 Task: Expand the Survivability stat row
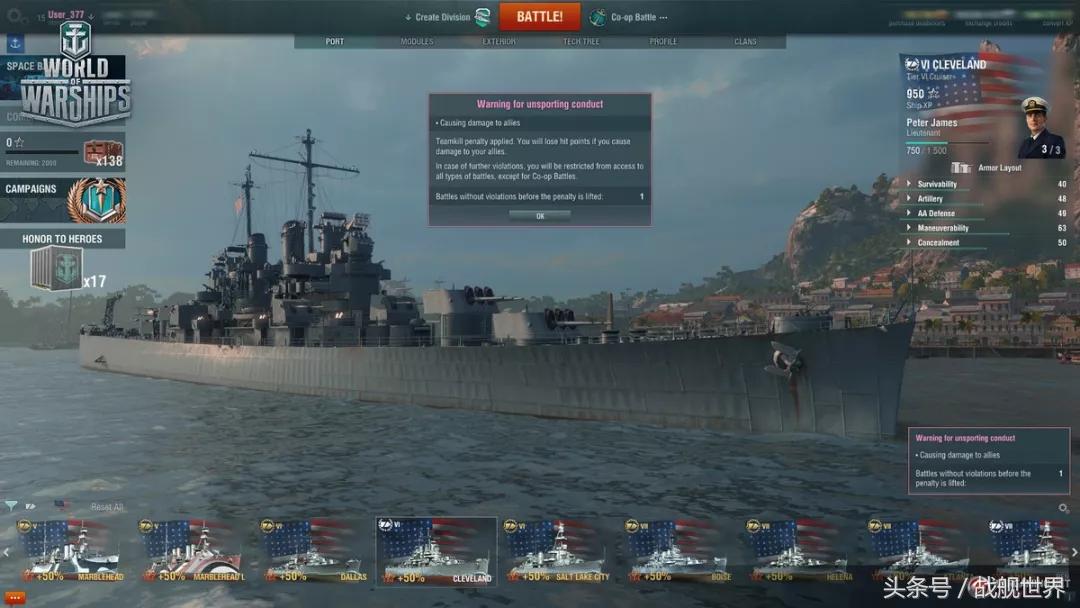point(937,184)
